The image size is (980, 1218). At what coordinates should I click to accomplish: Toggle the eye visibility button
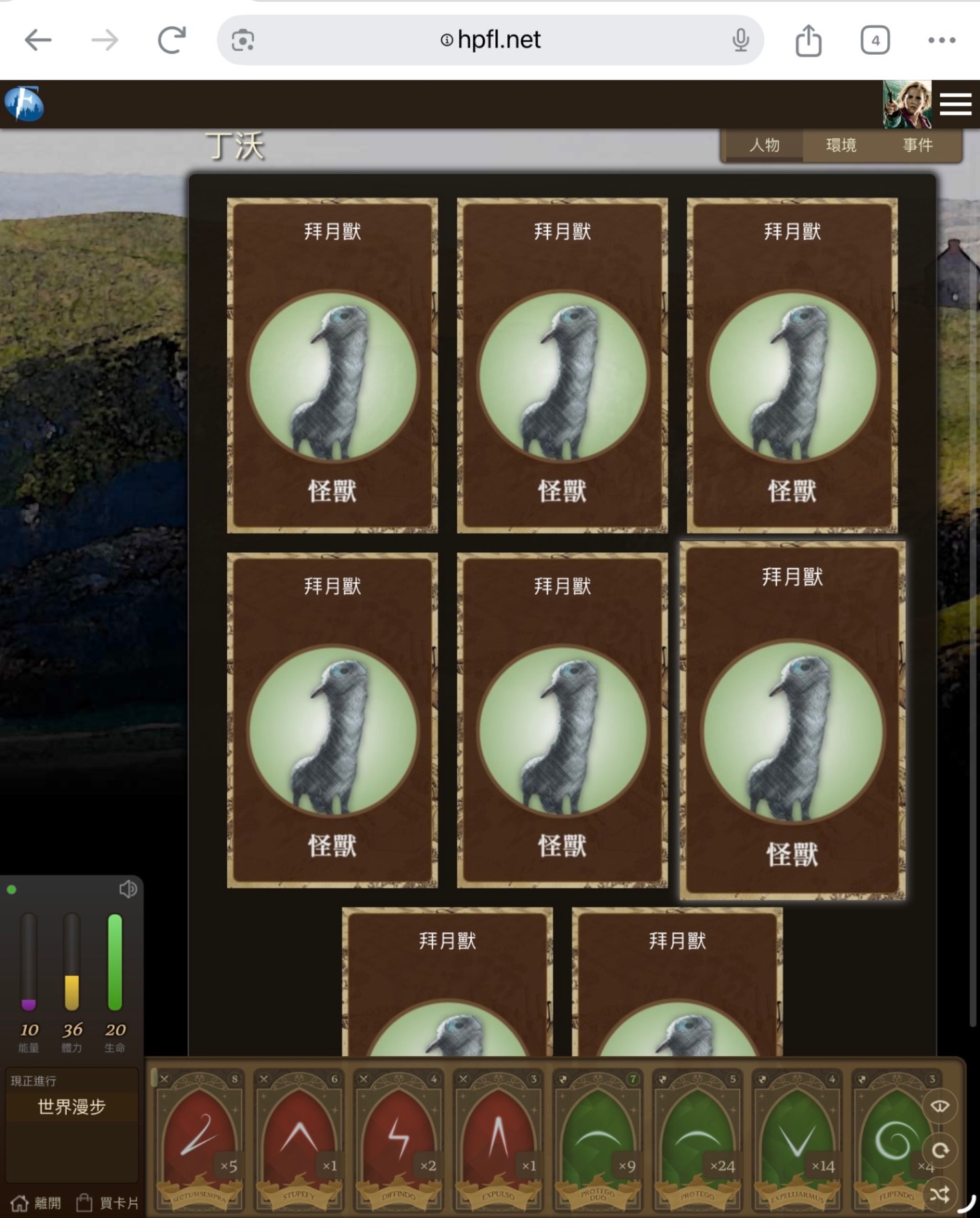pyautogui.click(x=940, y=1106)
